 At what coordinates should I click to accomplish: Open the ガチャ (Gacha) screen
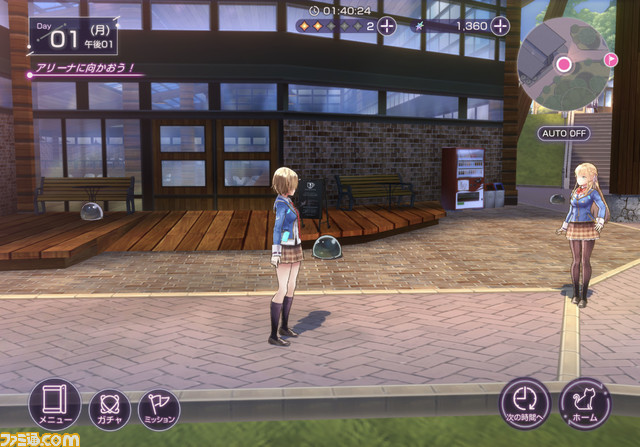tap(109, 408)
